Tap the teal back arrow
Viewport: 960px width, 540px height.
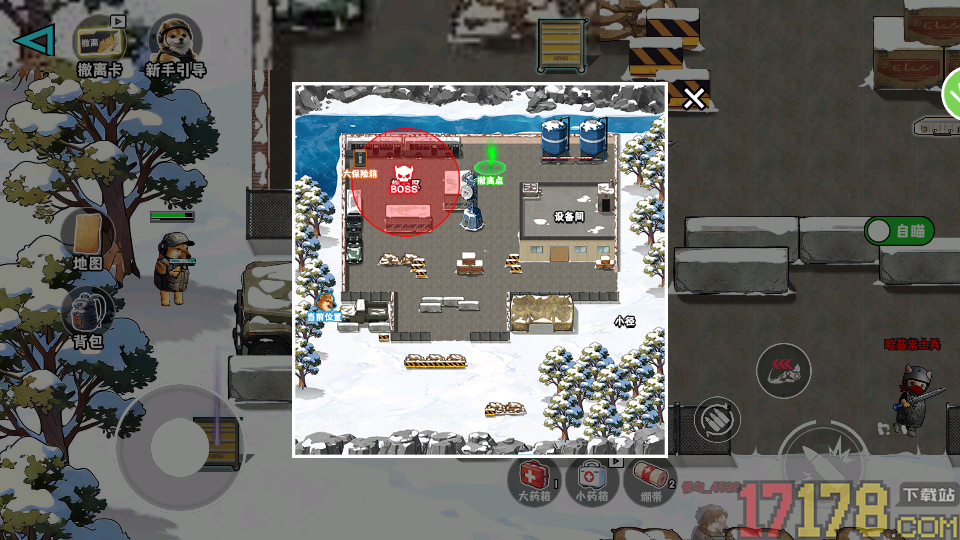coord(35,40)
